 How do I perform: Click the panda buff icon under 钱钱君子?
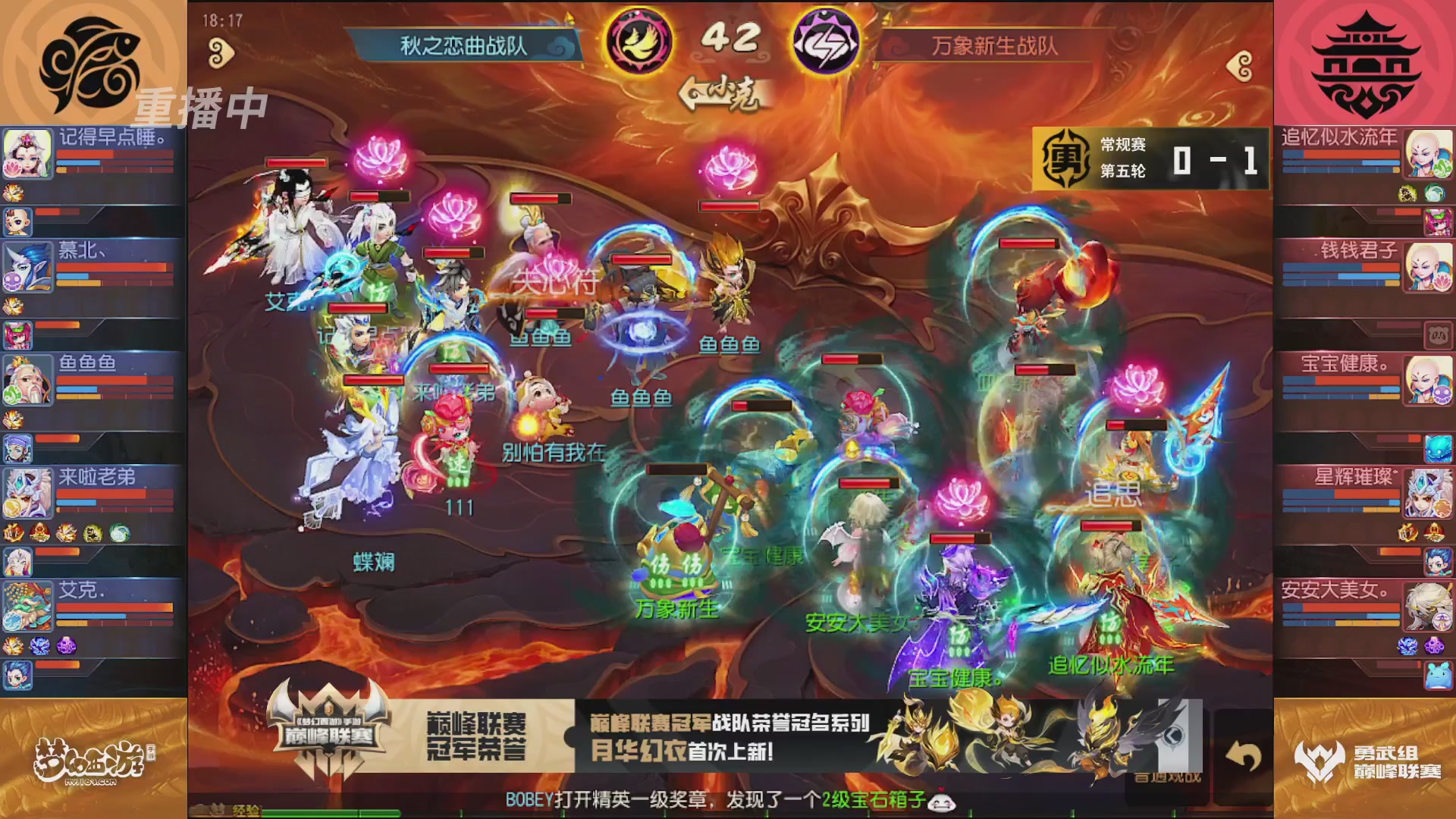(x=1439, y=334)
